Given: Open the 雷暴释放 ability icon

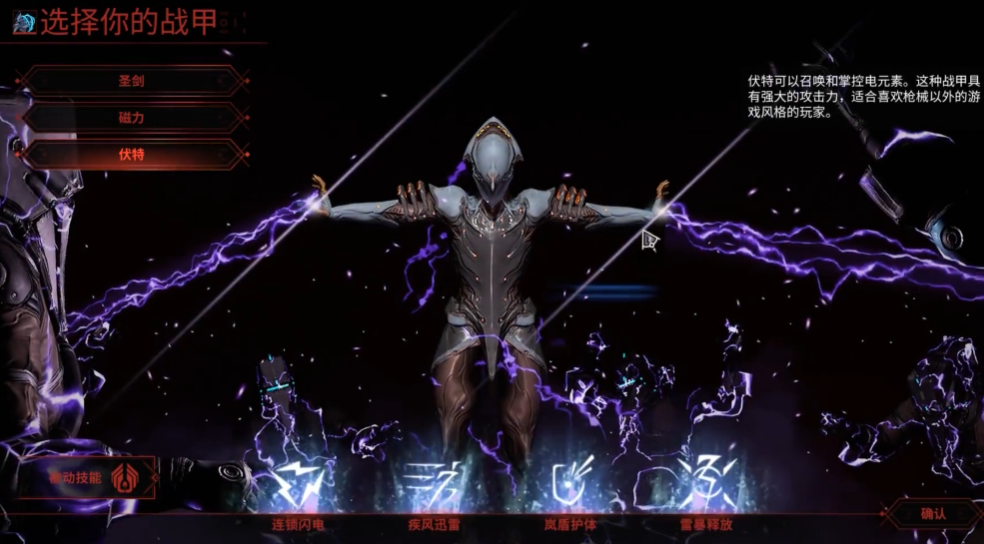Looking at the screenshot, I should click(x=706, y=485).
